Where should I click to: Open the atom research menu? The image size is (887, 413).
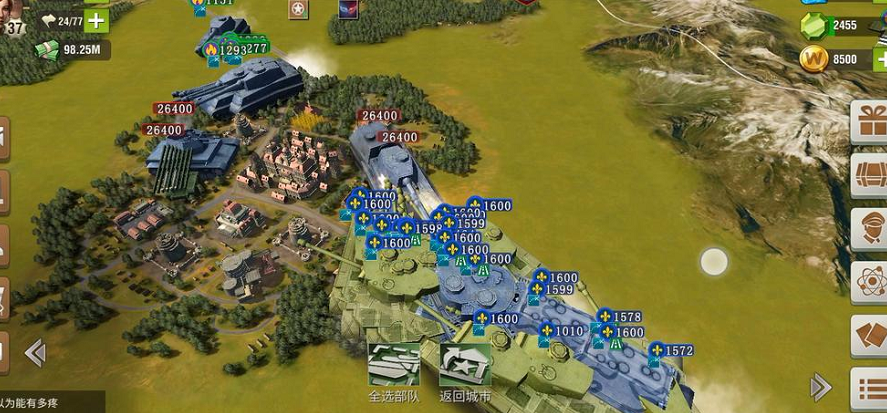868,280
